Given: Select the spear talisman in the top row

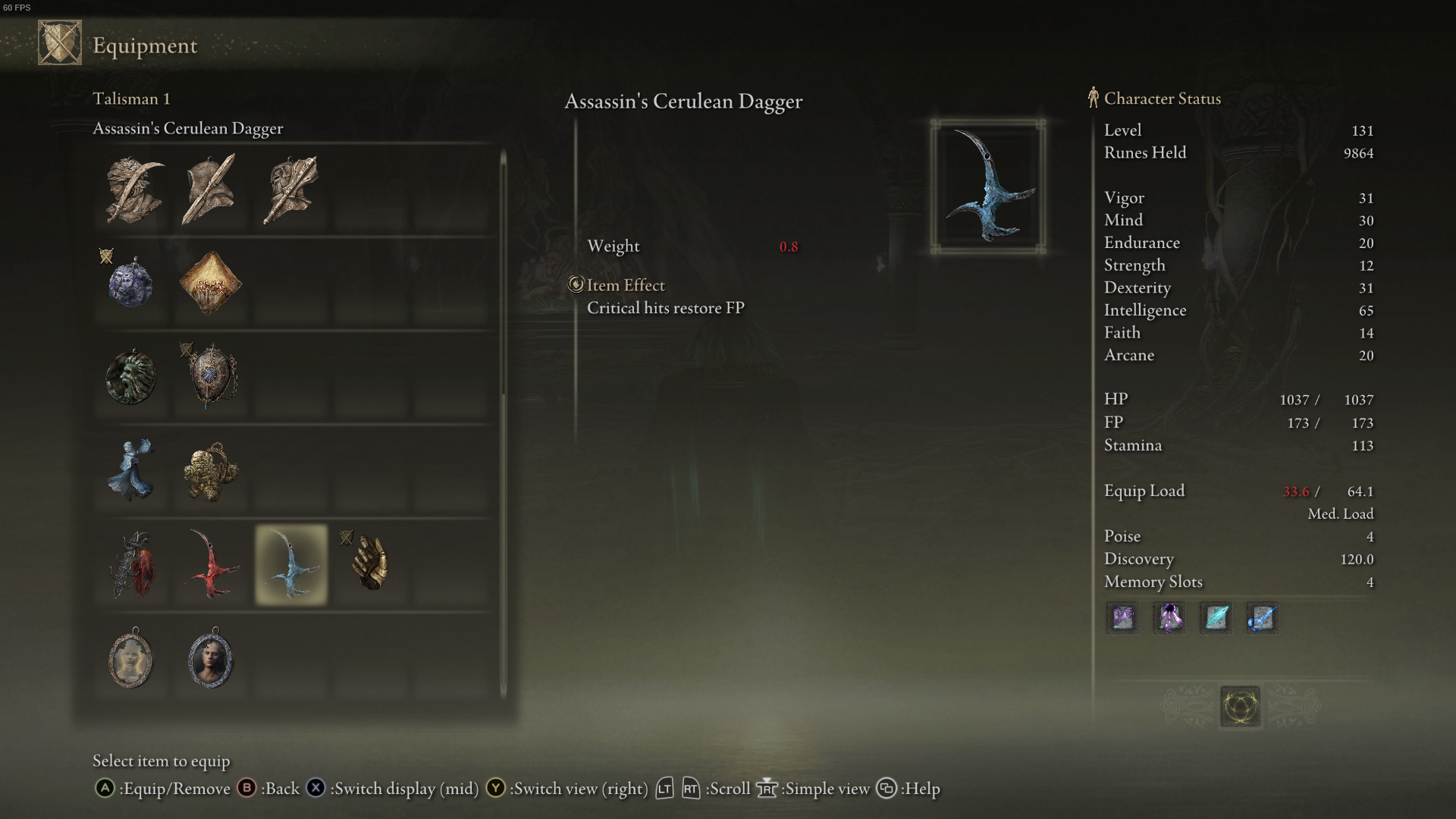Looking at the screenshot, I should pos(210,190).
